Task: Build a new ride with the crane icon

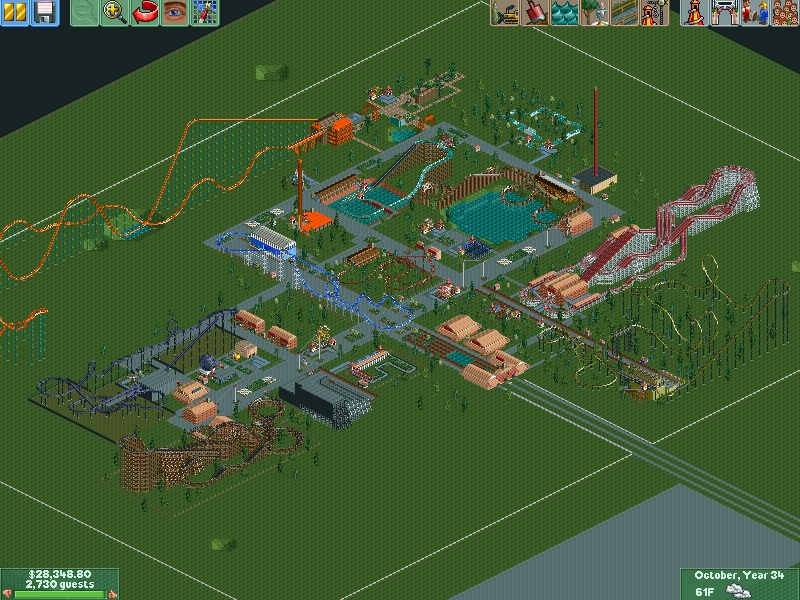Action: [x=655, y=13]
